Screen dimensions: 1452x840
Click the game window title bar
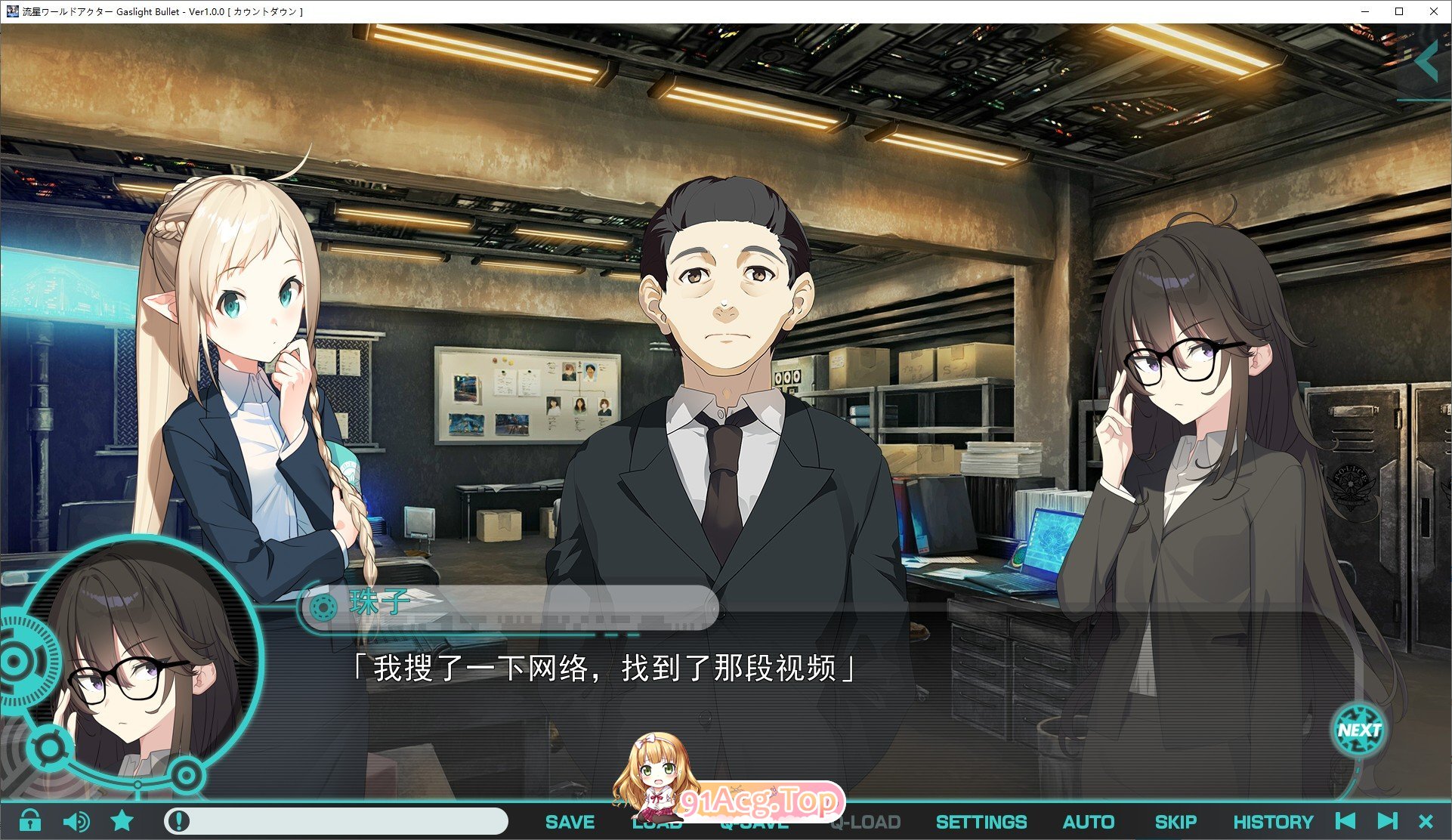coord(453,11)
